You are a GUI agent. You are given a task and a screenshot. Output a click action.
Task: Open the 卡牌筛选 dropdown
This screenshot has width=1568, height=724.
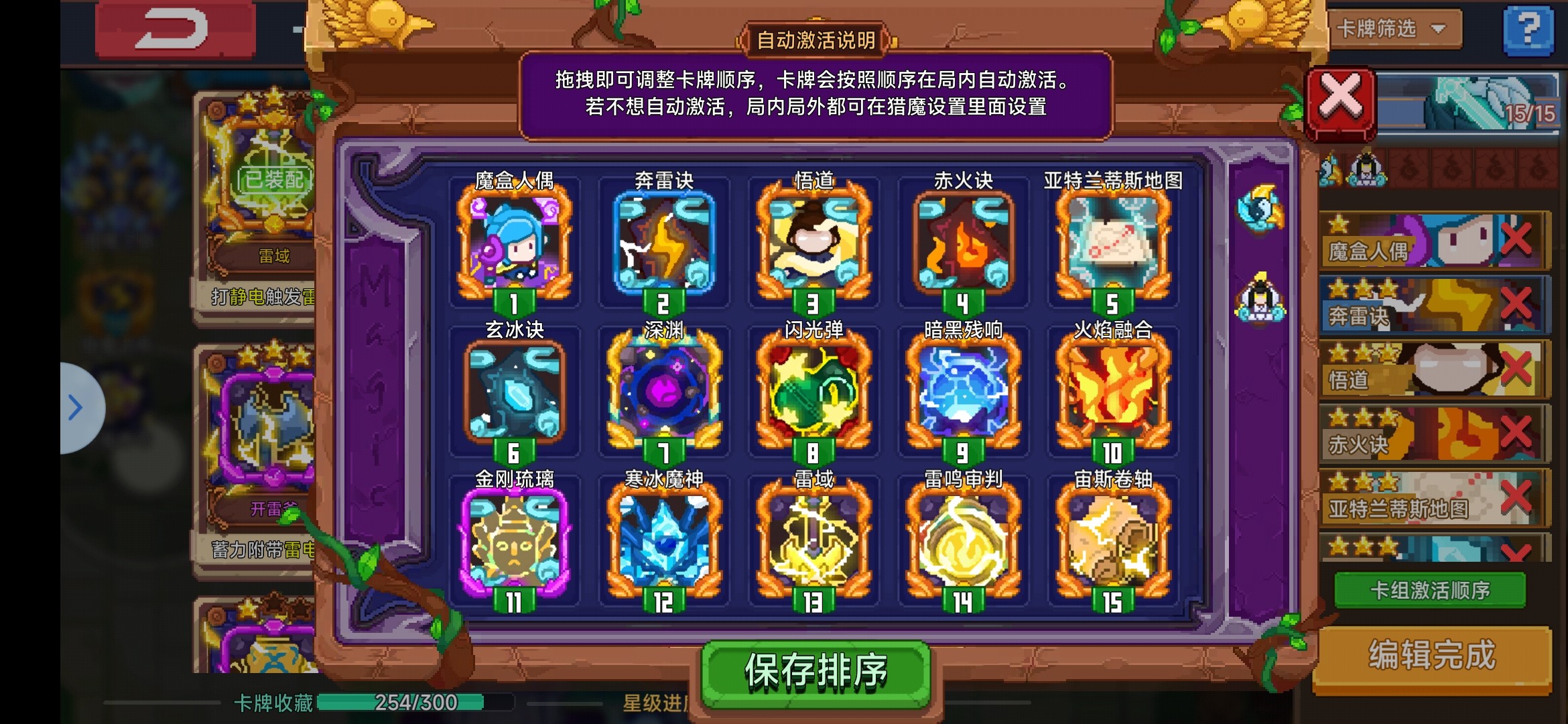pyautogui.click(x=1392, y=30)
